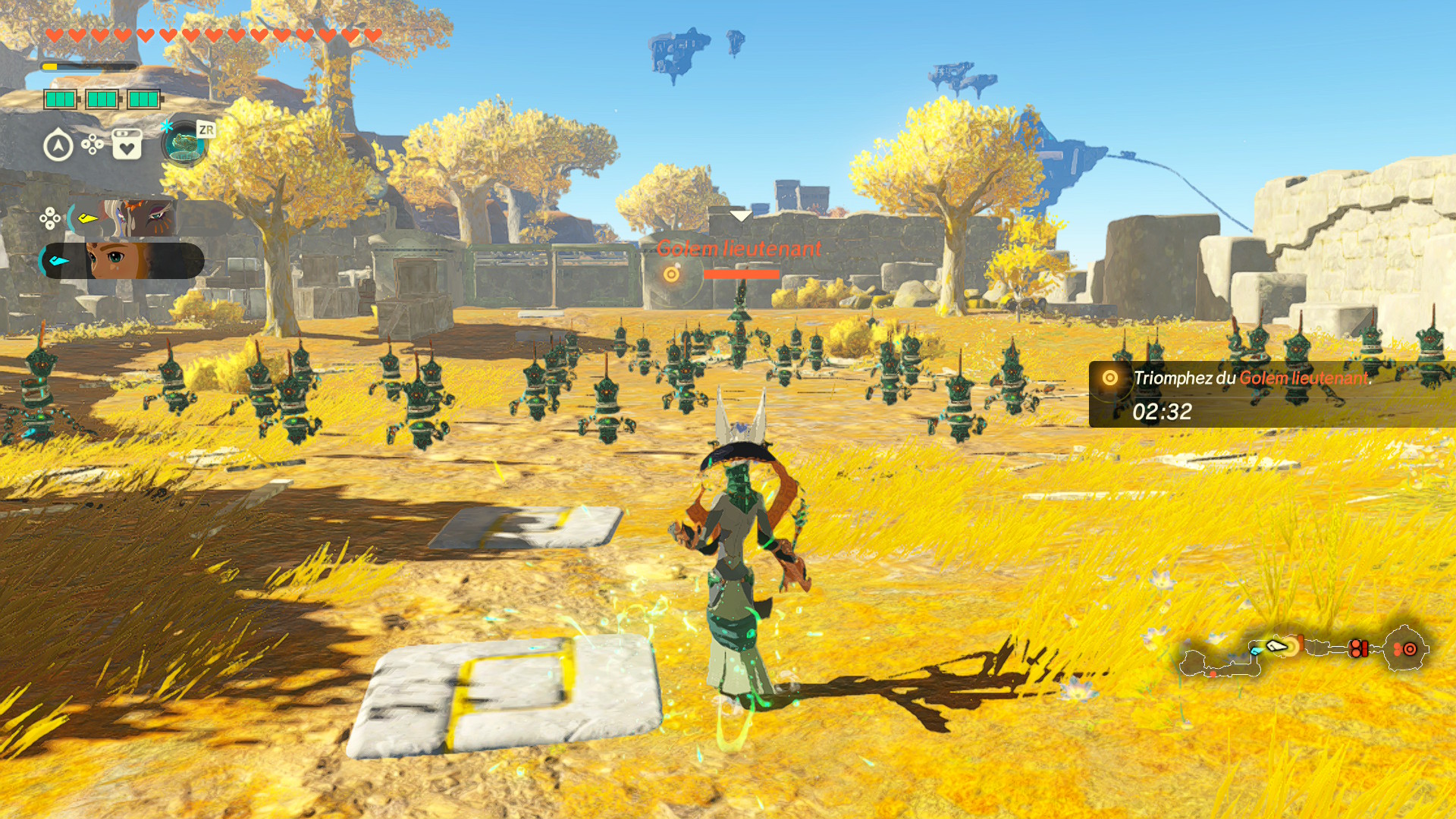The width and height of the screenshot is (1456, 819).
Task: Select the cyan ally arrow on minimap
Action: (x=1257, y=651)
